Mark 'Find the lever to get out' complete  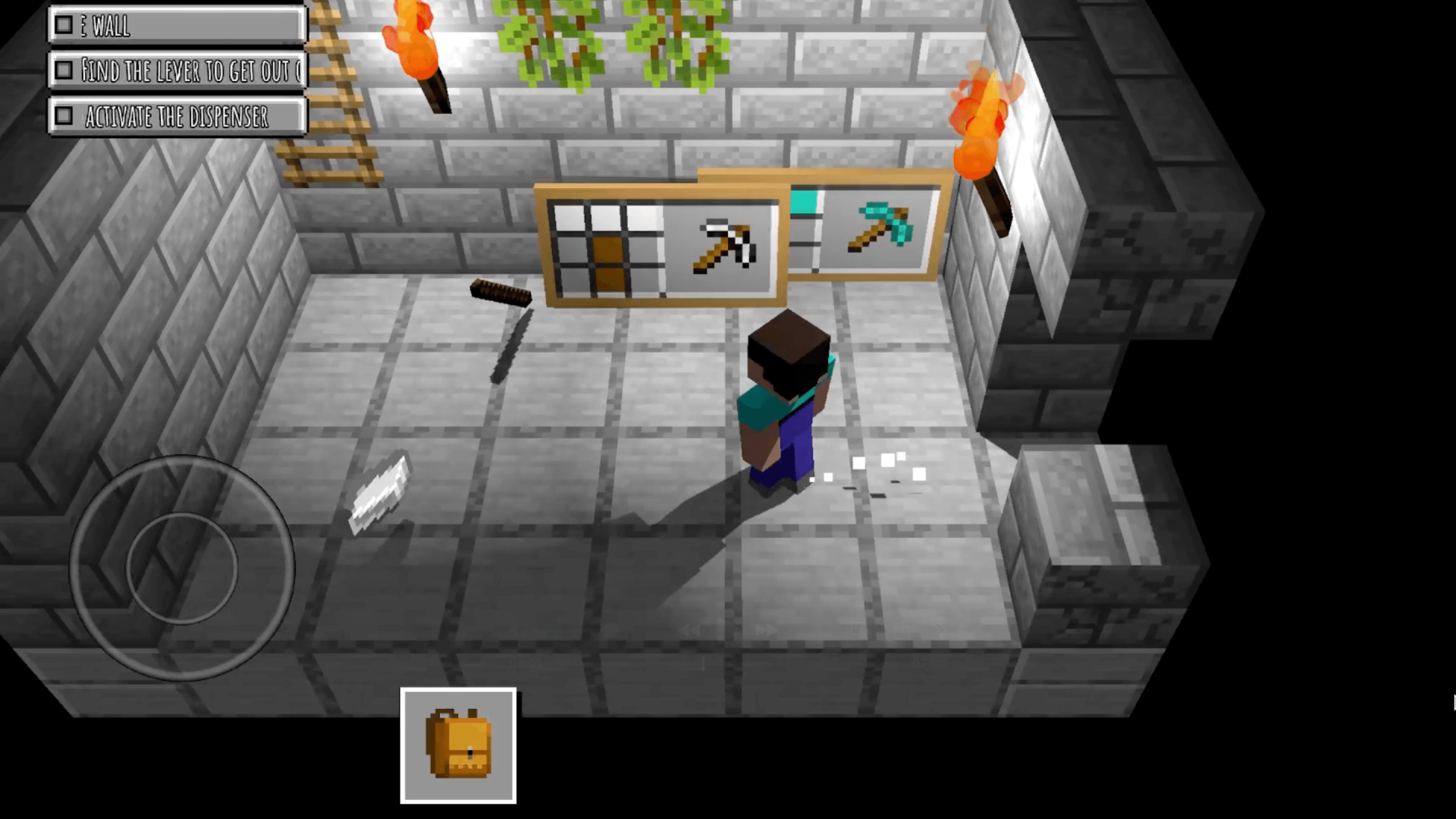(64, 71)
